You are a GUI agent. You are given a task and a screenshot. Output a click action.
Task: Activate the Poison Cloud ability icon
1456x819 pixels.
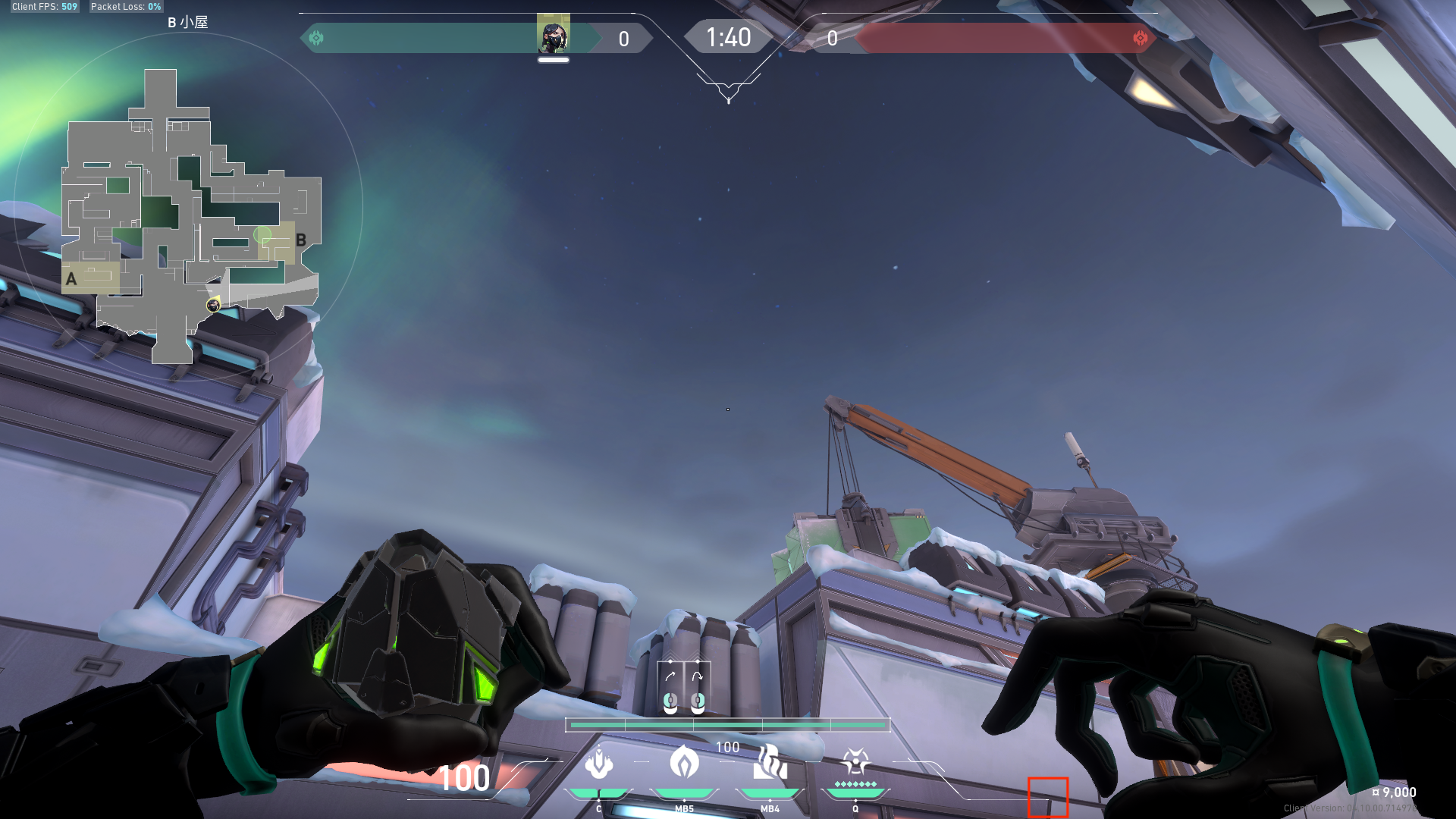(684, 762)
